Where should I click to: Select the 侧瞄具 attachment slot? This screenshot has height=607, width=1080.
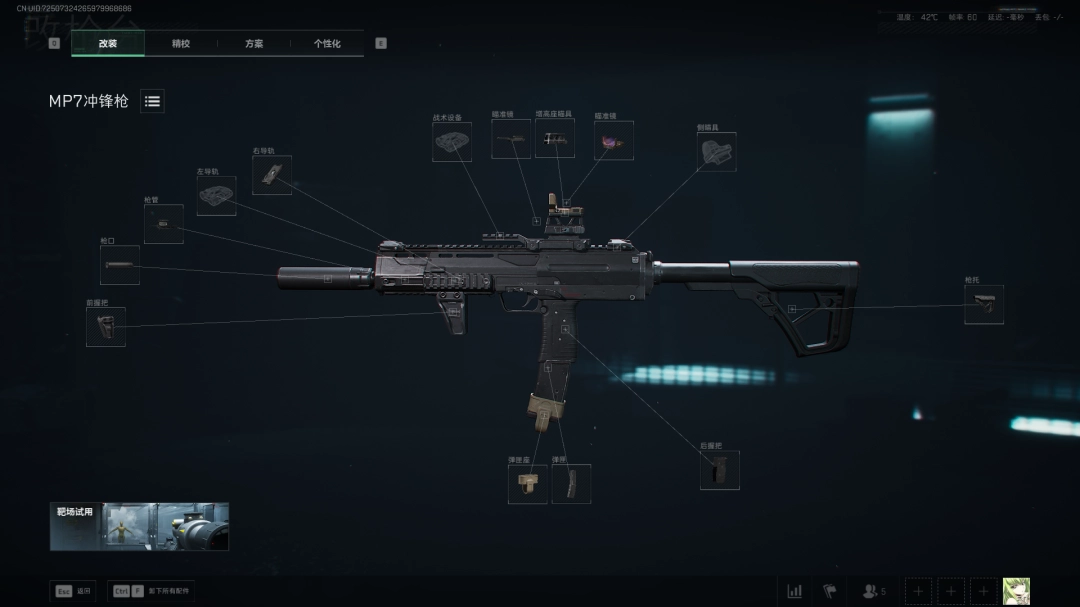point(716,152)
